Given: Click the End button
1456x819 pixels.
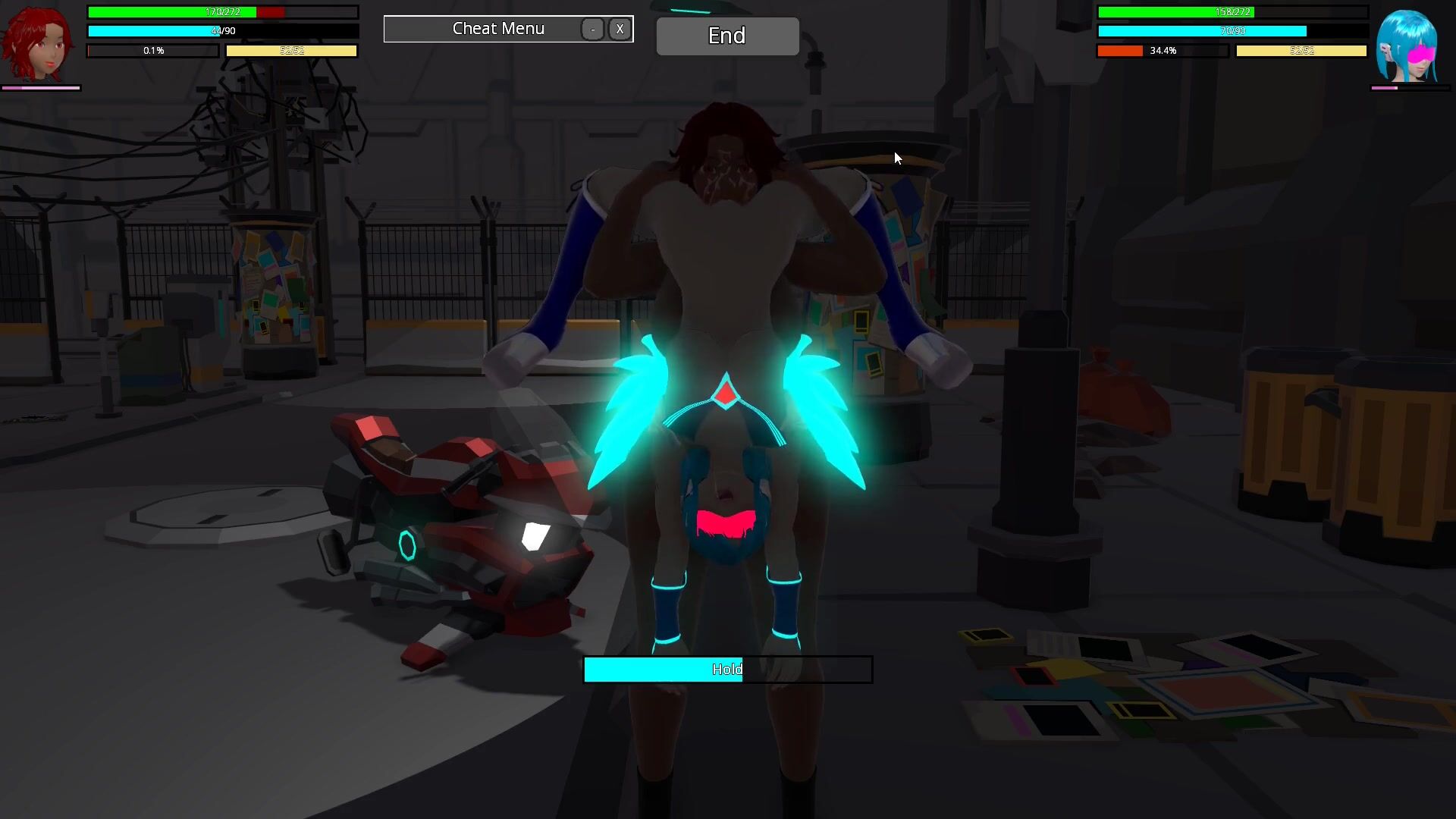Looking at the screenshot, I should tap(727, 36).
